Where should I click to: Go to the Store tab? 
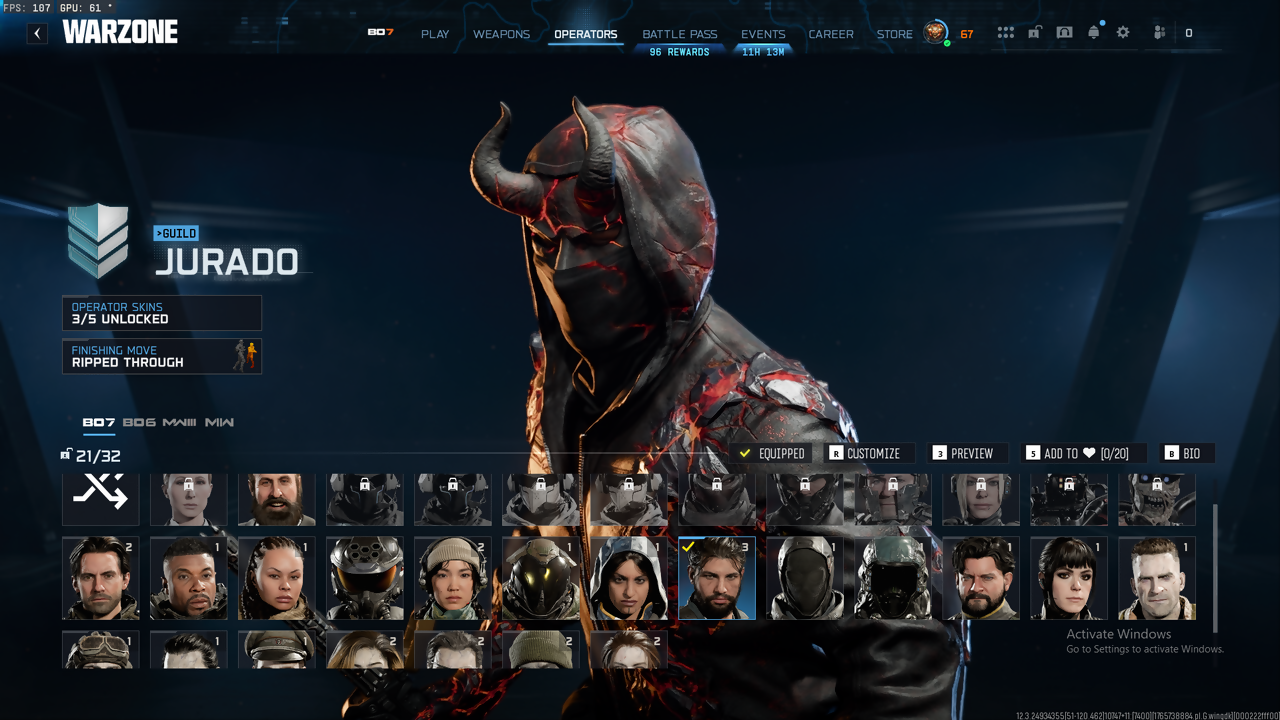[894, 34]
